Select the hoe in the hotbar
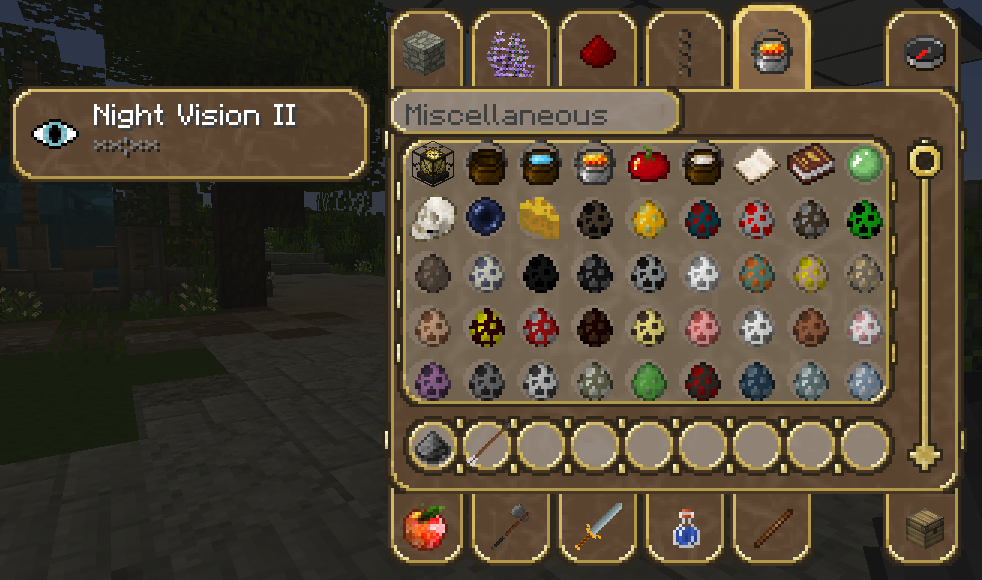 point(486,444)
